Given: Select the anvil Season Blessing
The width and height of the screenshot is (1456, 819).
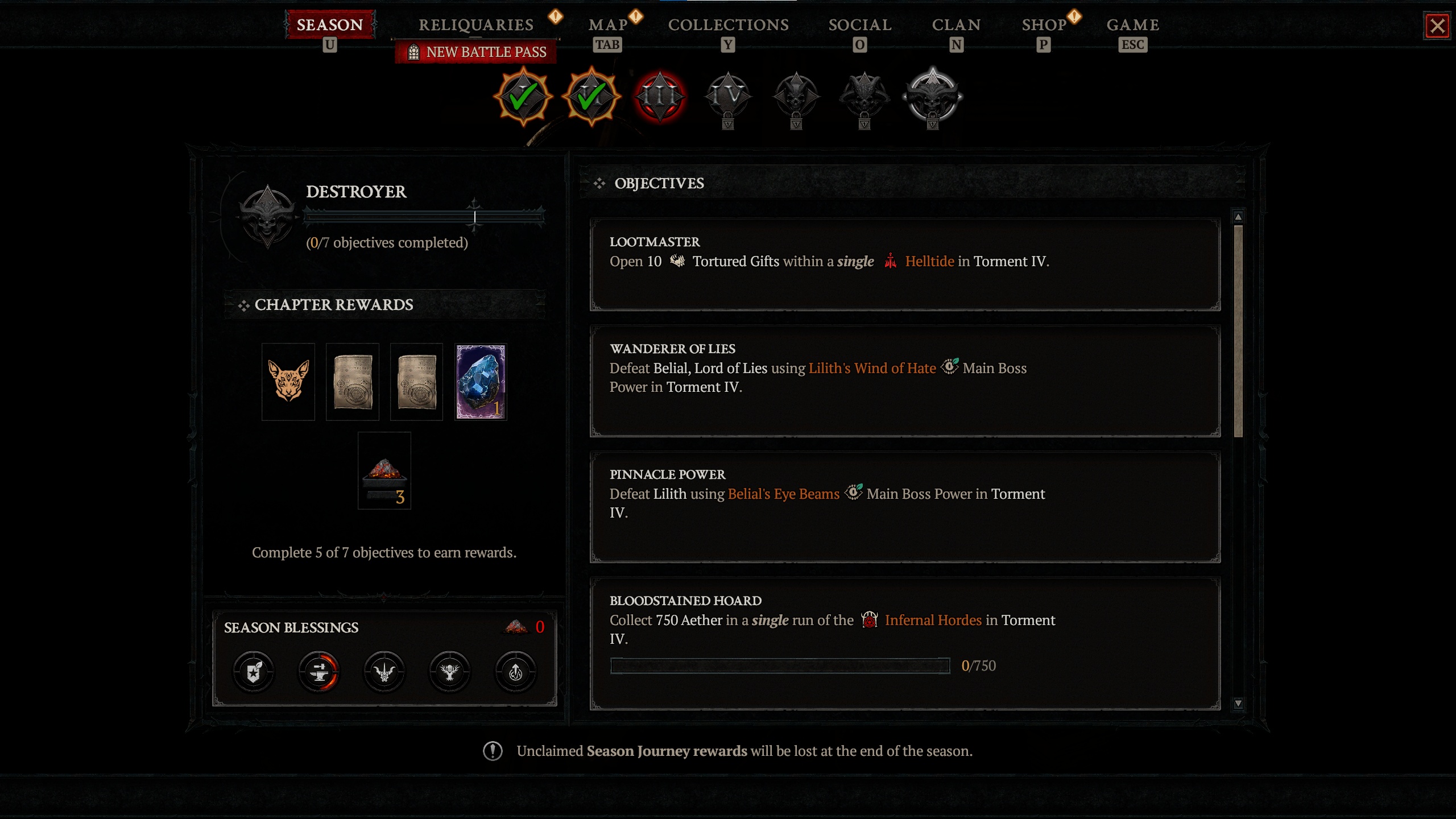Looking at the screenshot, I should tap(318, 671).
